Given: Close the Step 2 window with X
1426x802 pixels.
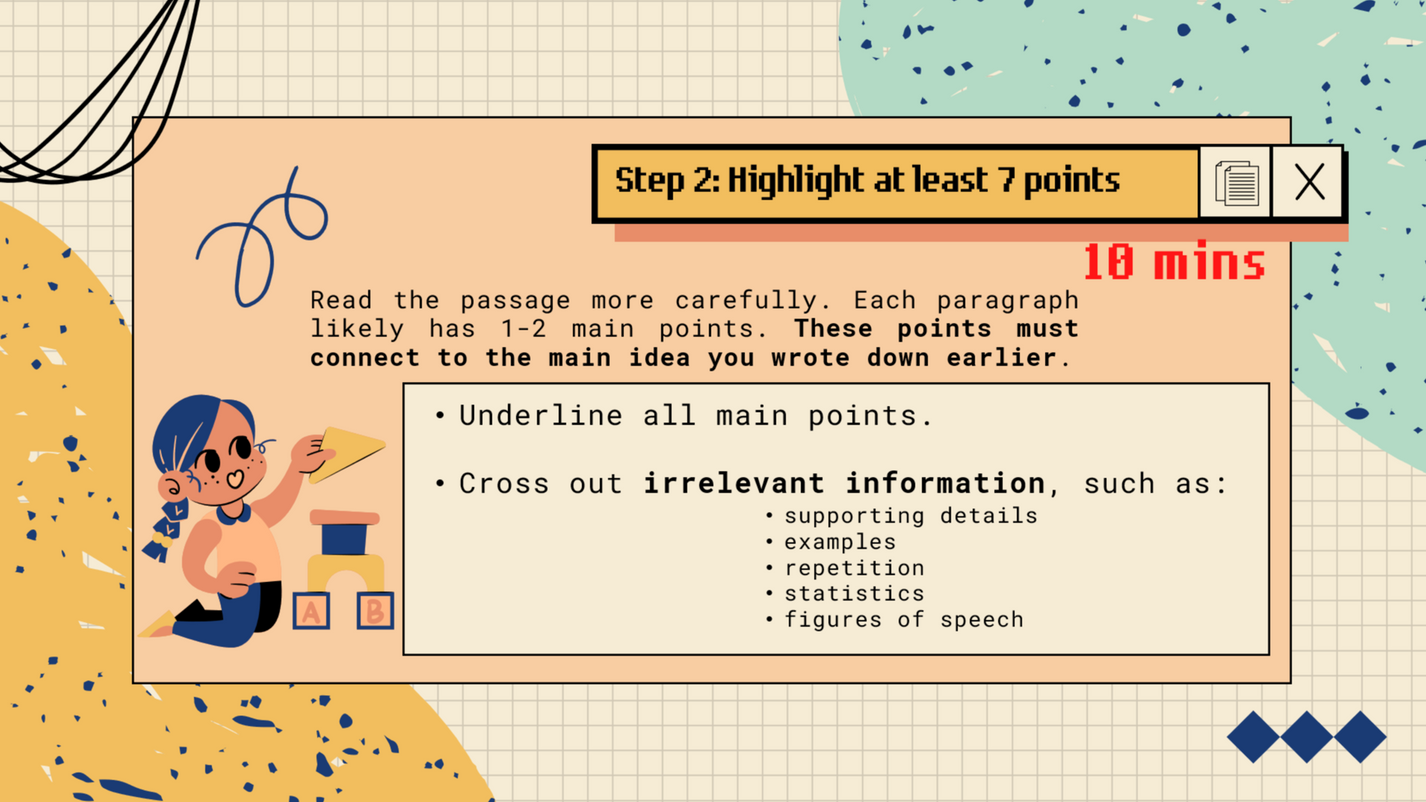Looking at the screenshot, I should pos(1308,183).
